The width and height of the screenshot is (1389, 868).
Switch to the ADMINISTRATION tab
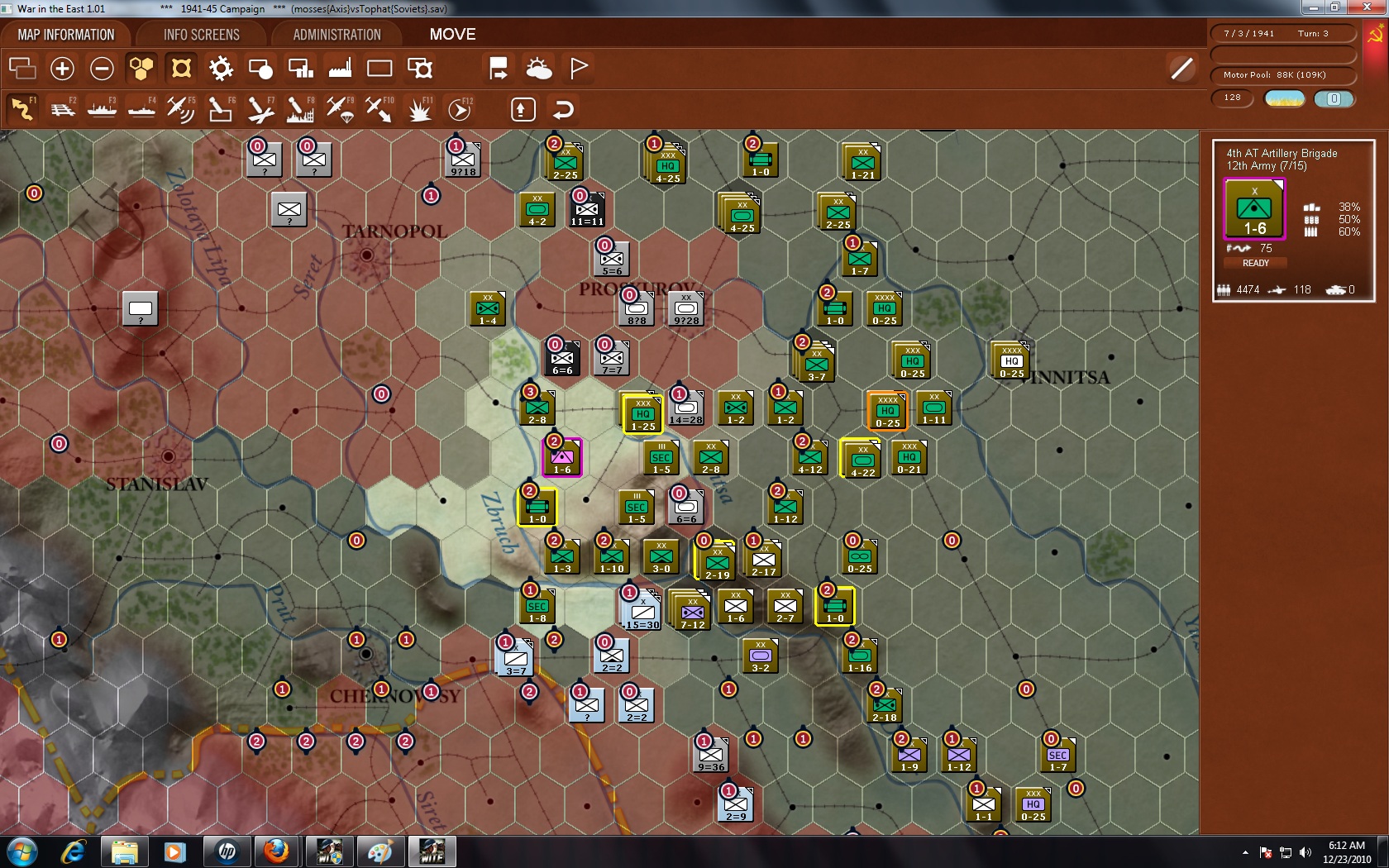[x=335, y=34]
